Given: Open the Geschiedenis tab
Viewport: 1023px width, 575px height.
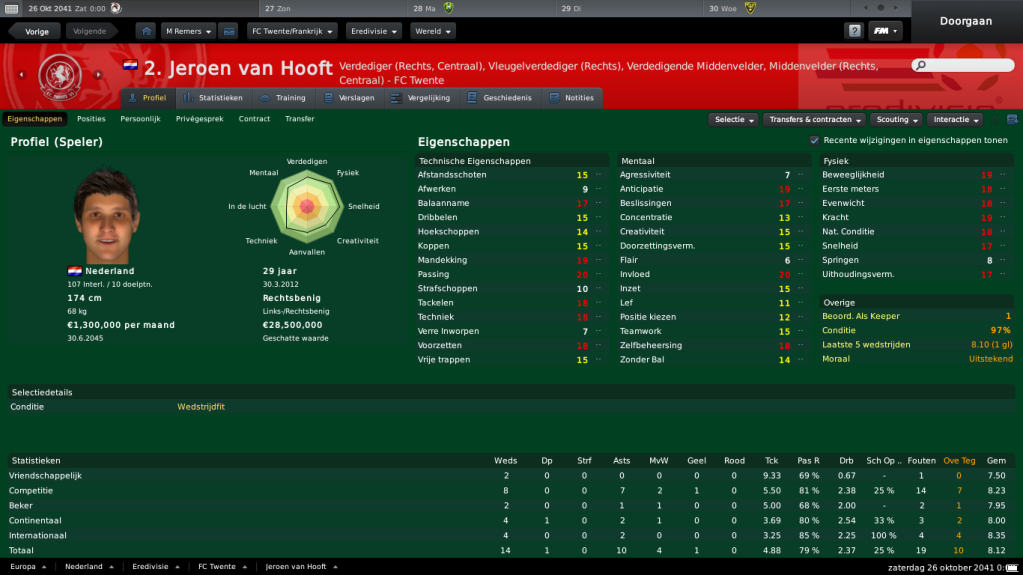Looking at the screenshot, I should 500,98.
